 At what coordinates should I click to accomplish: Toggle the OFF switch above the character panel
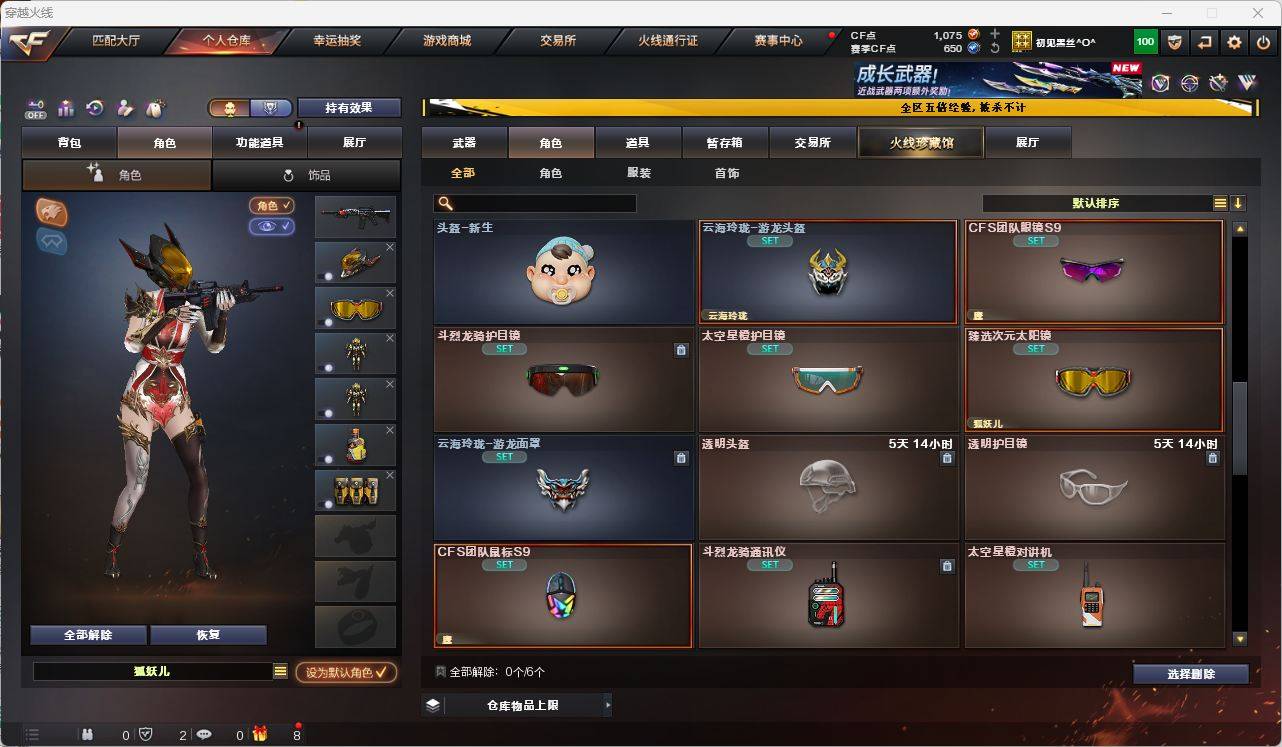click(36, 108)
